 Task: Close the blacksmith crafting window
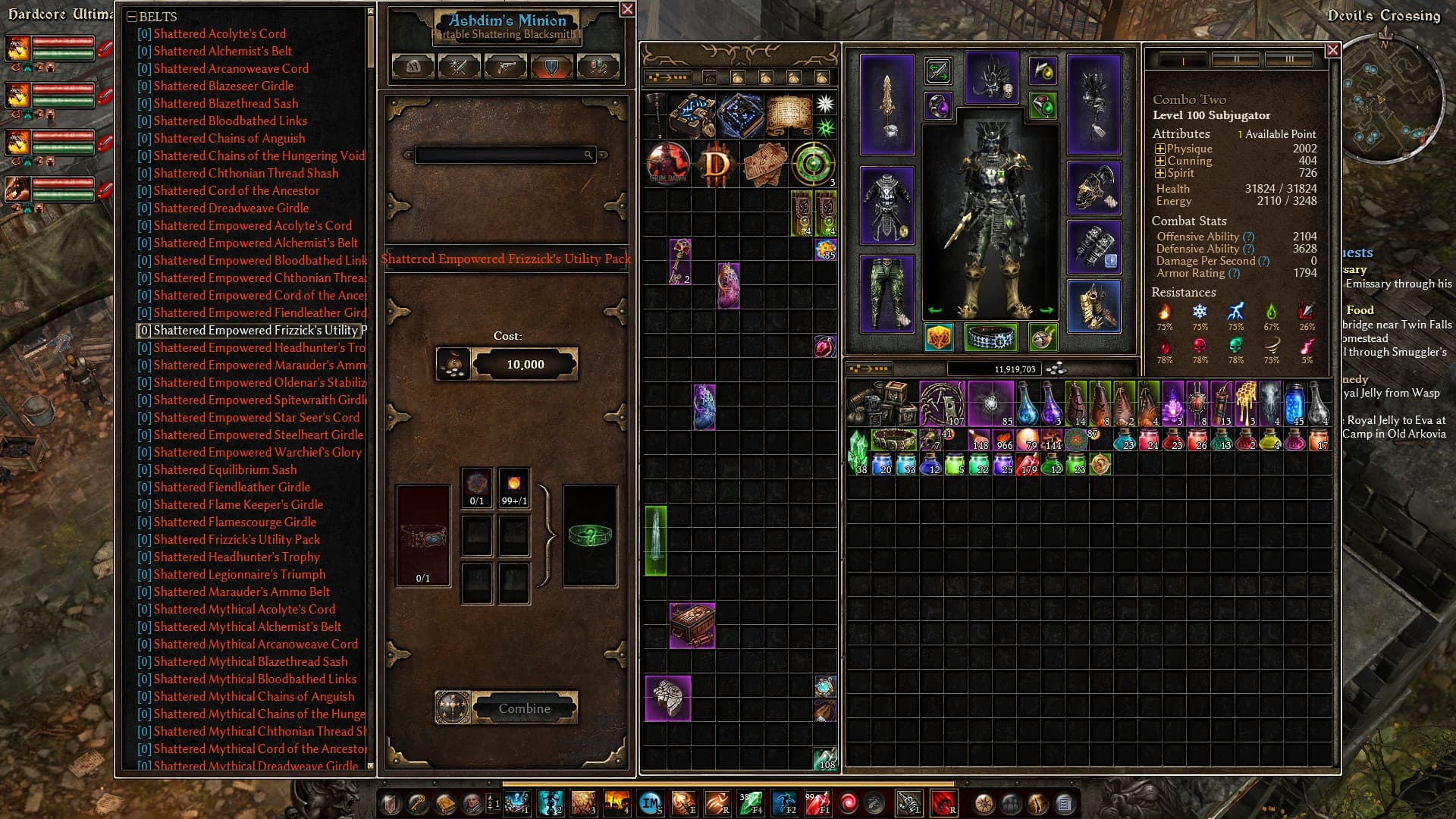tap(627, 9)
